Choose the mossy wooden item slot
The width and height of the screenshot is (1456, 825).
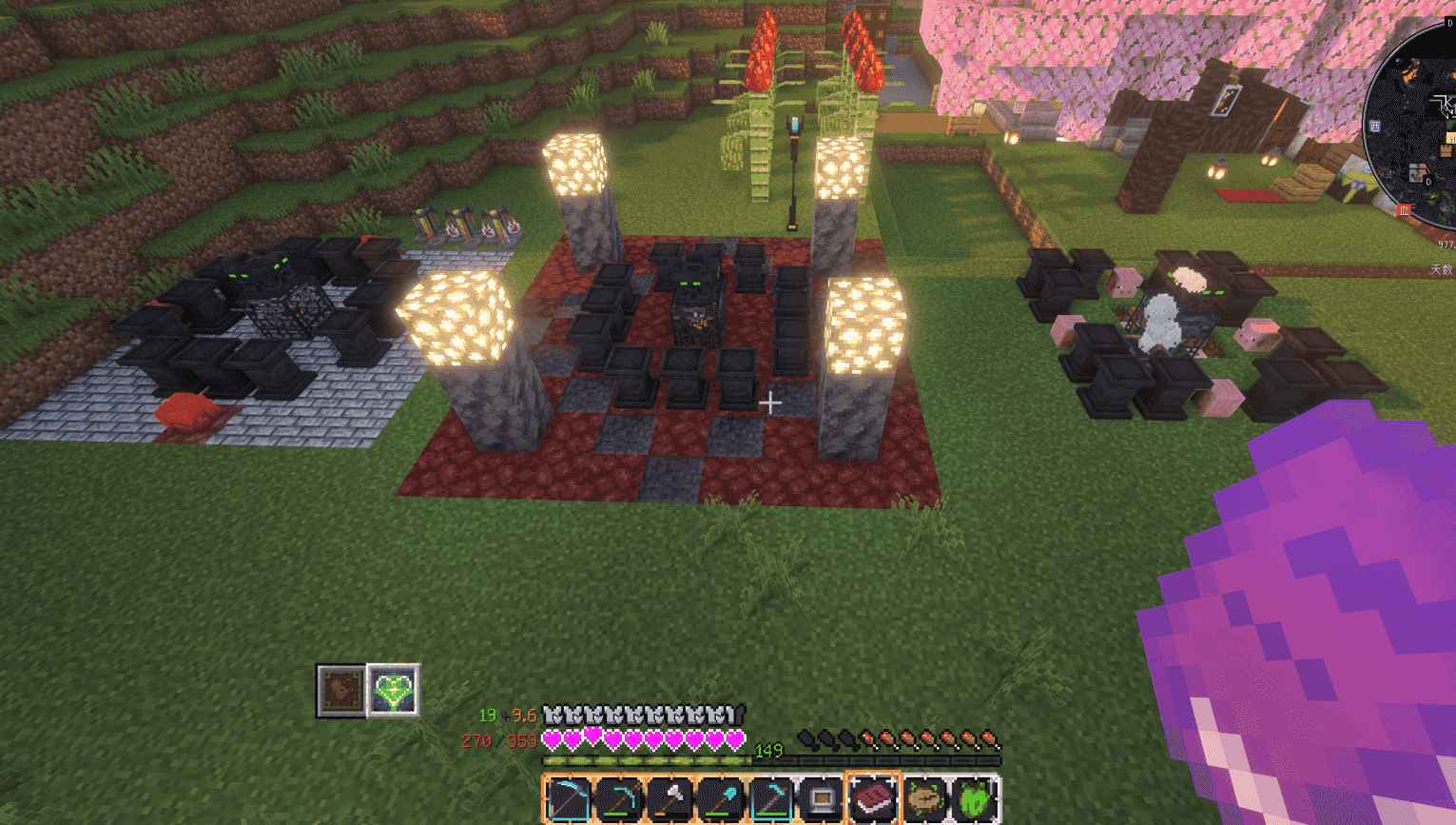(x=923, y=797)
